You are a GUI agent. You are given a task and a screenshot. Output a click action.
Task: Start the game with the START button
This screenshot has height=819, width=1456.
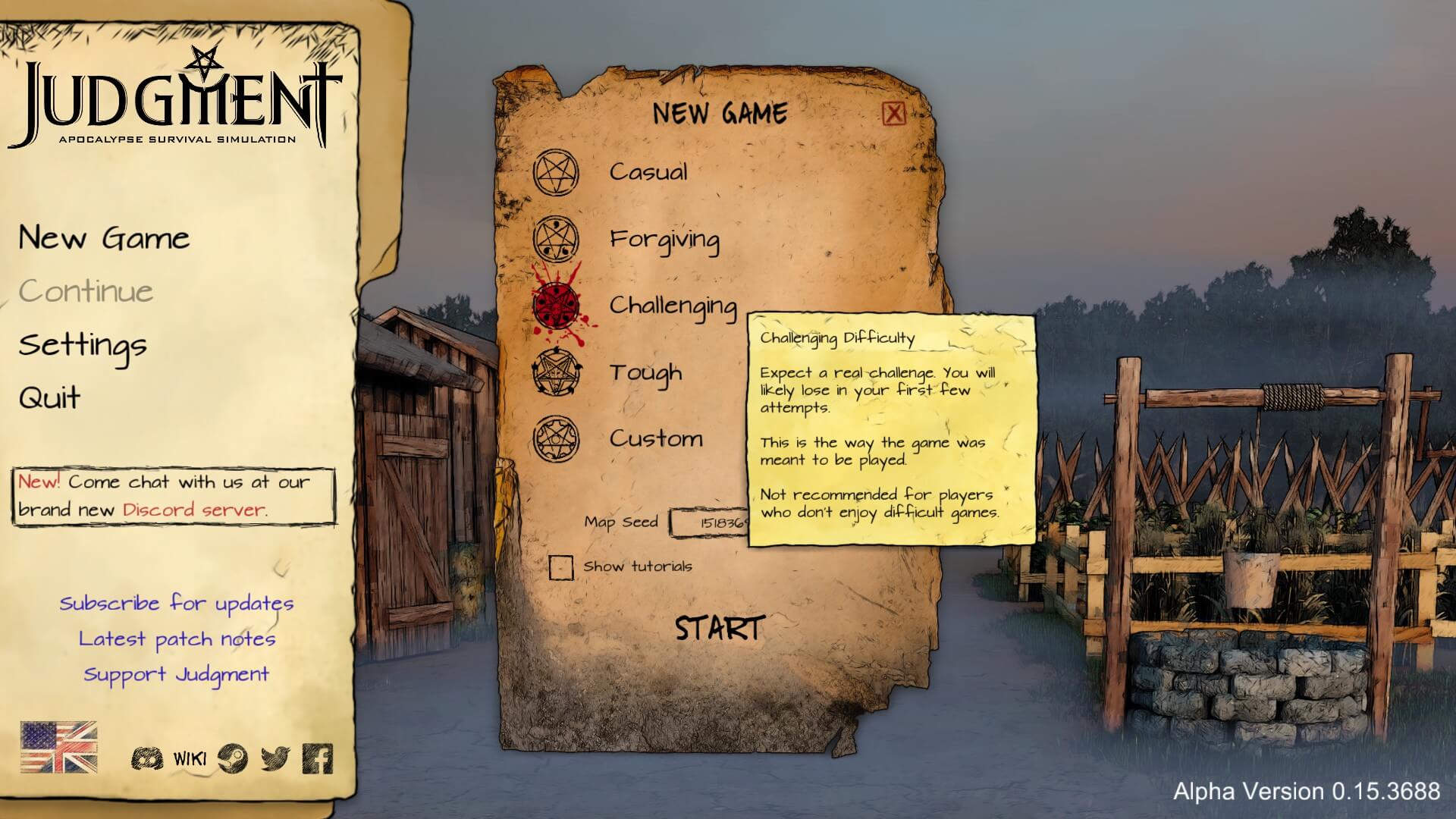click(x=718, y=629)
